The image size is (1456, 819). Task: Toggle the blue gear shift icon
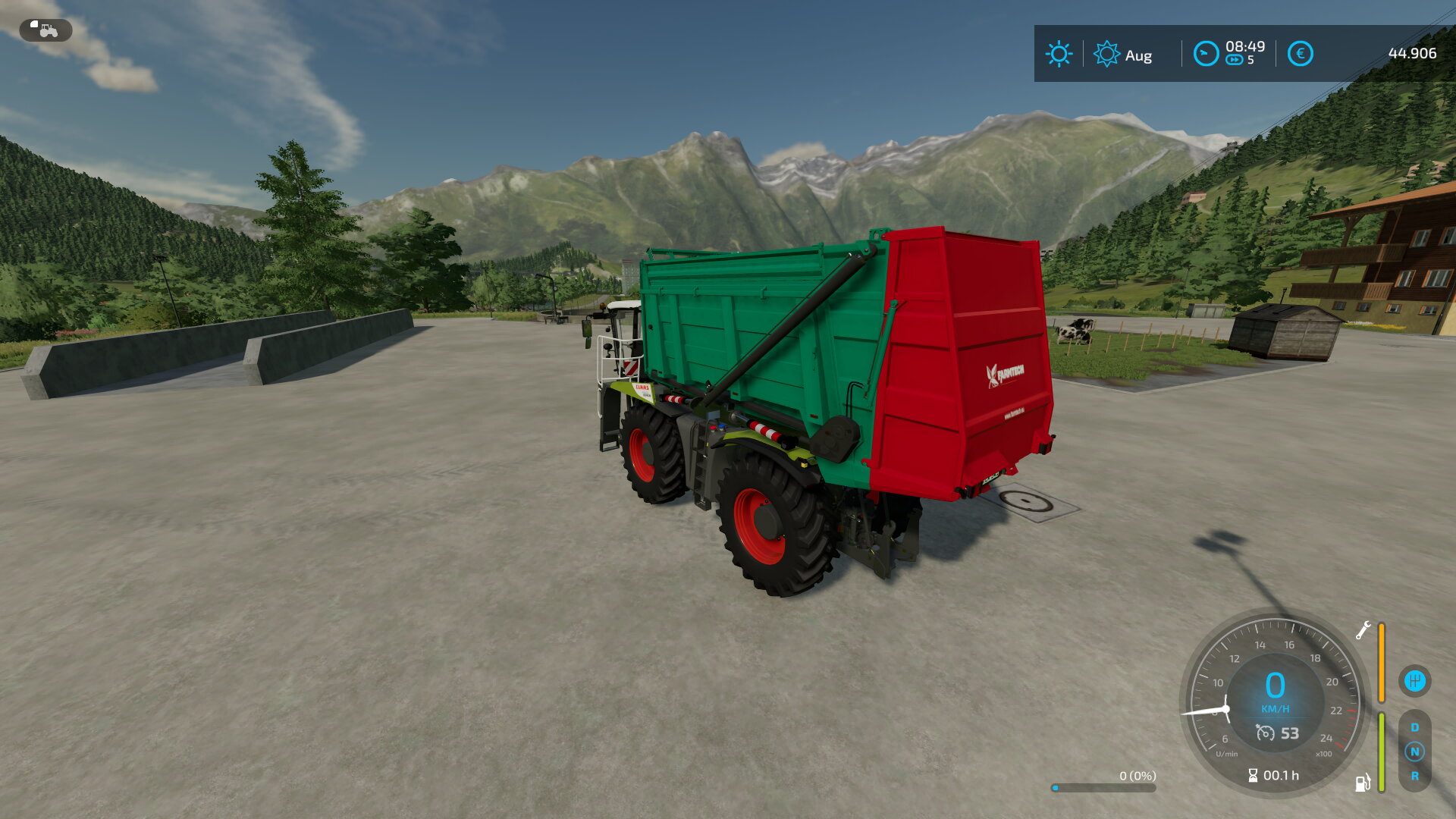coord(1414,680)
